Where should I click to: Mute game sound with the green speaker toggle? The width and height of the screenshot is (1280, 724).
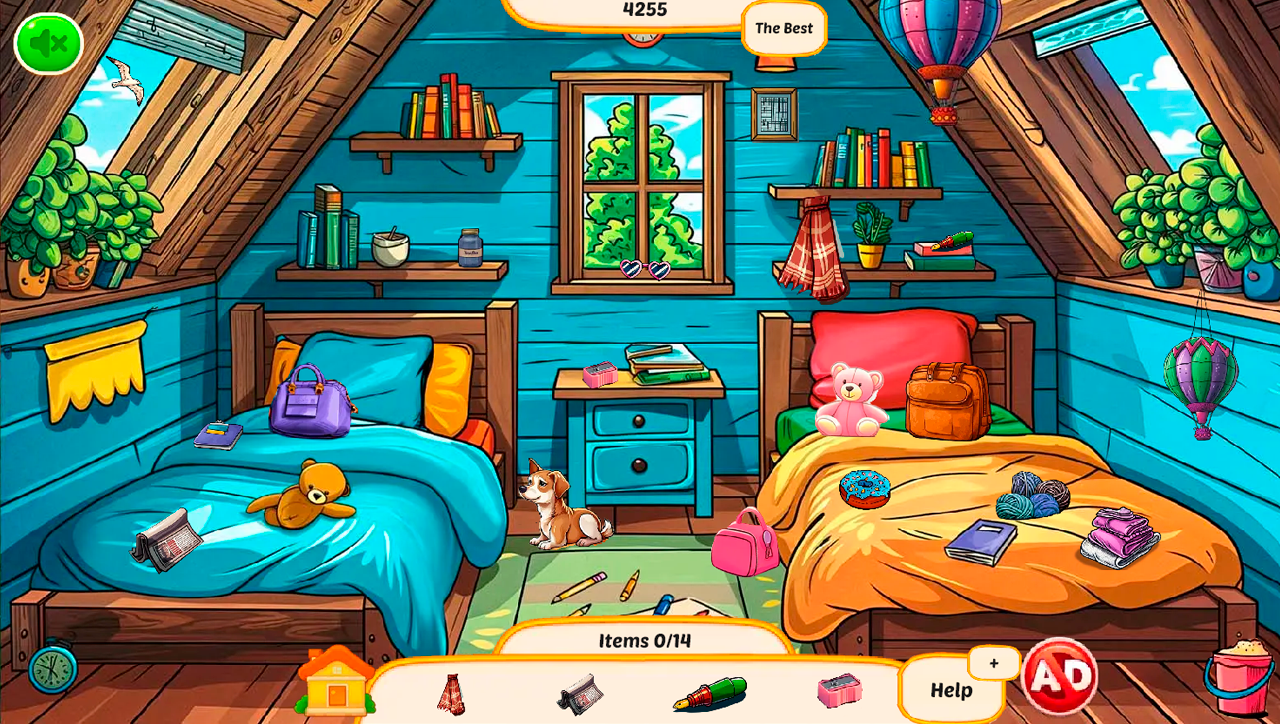(x=47, y=42)
